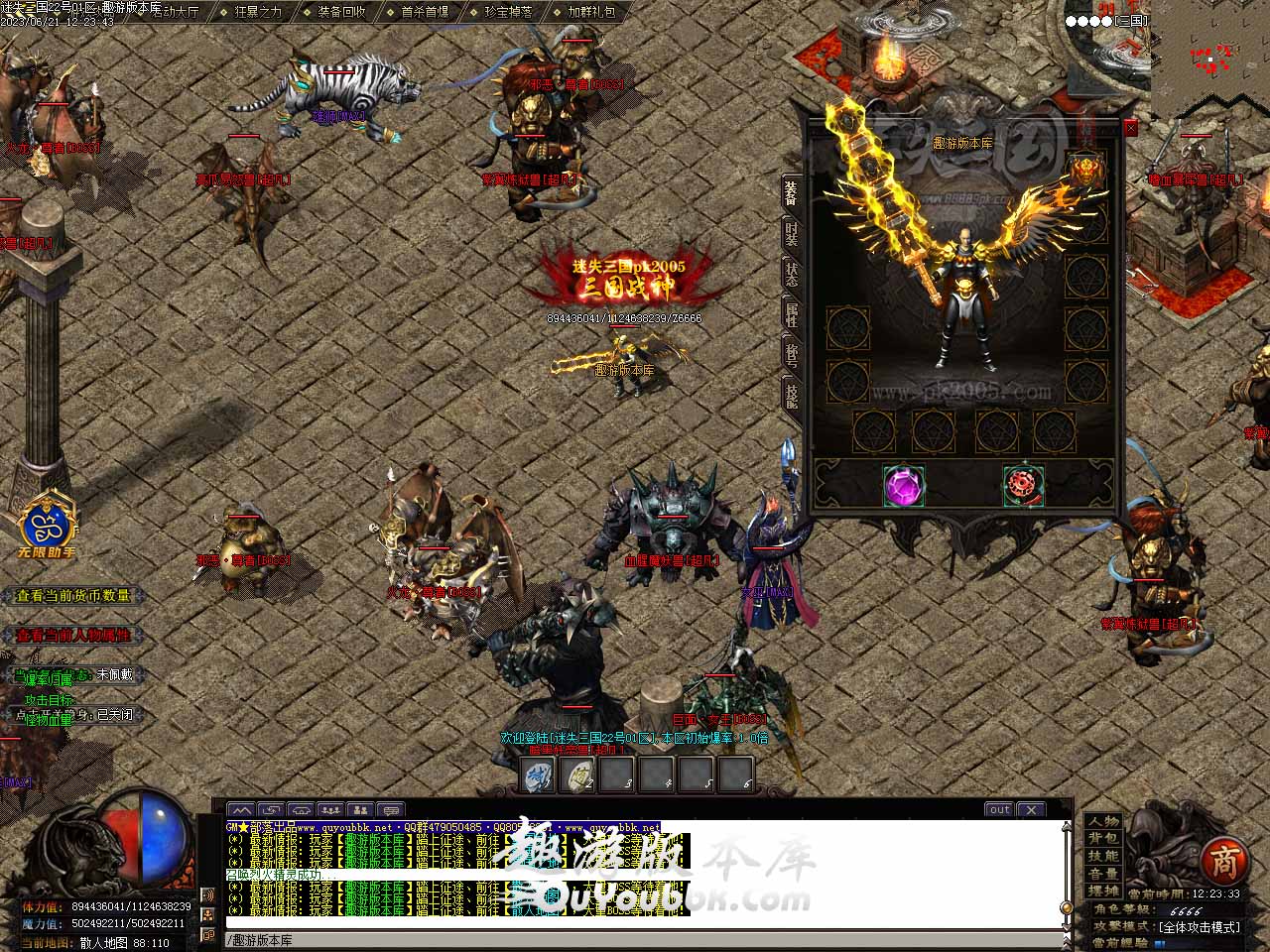The height and width of the screenshot is (952, 1270).
Task: Select the purple gem equipment slot
Action: 903,486
